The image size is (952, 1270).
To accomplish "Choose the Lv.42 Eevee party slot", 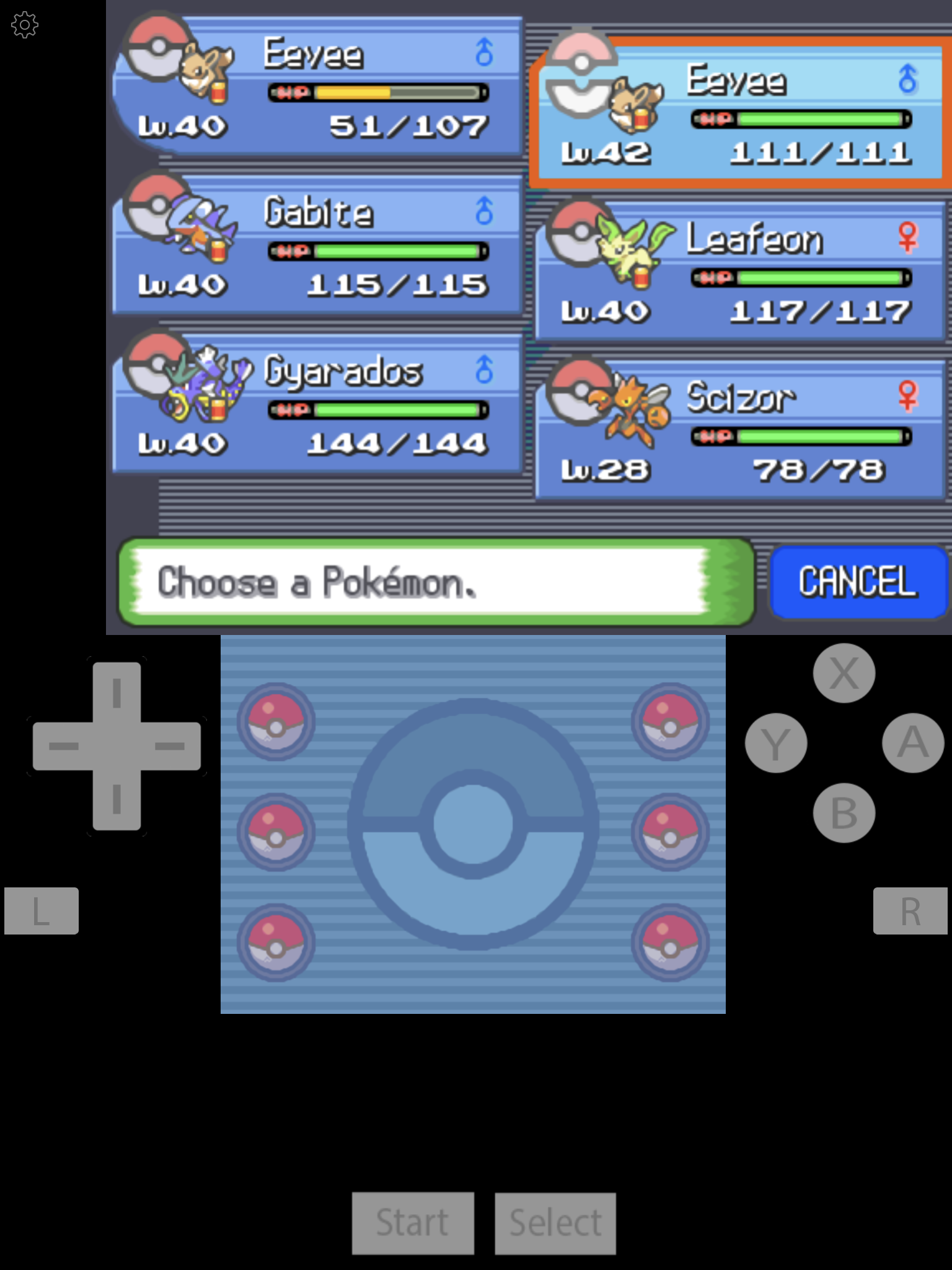I will (x=741, y=115).
